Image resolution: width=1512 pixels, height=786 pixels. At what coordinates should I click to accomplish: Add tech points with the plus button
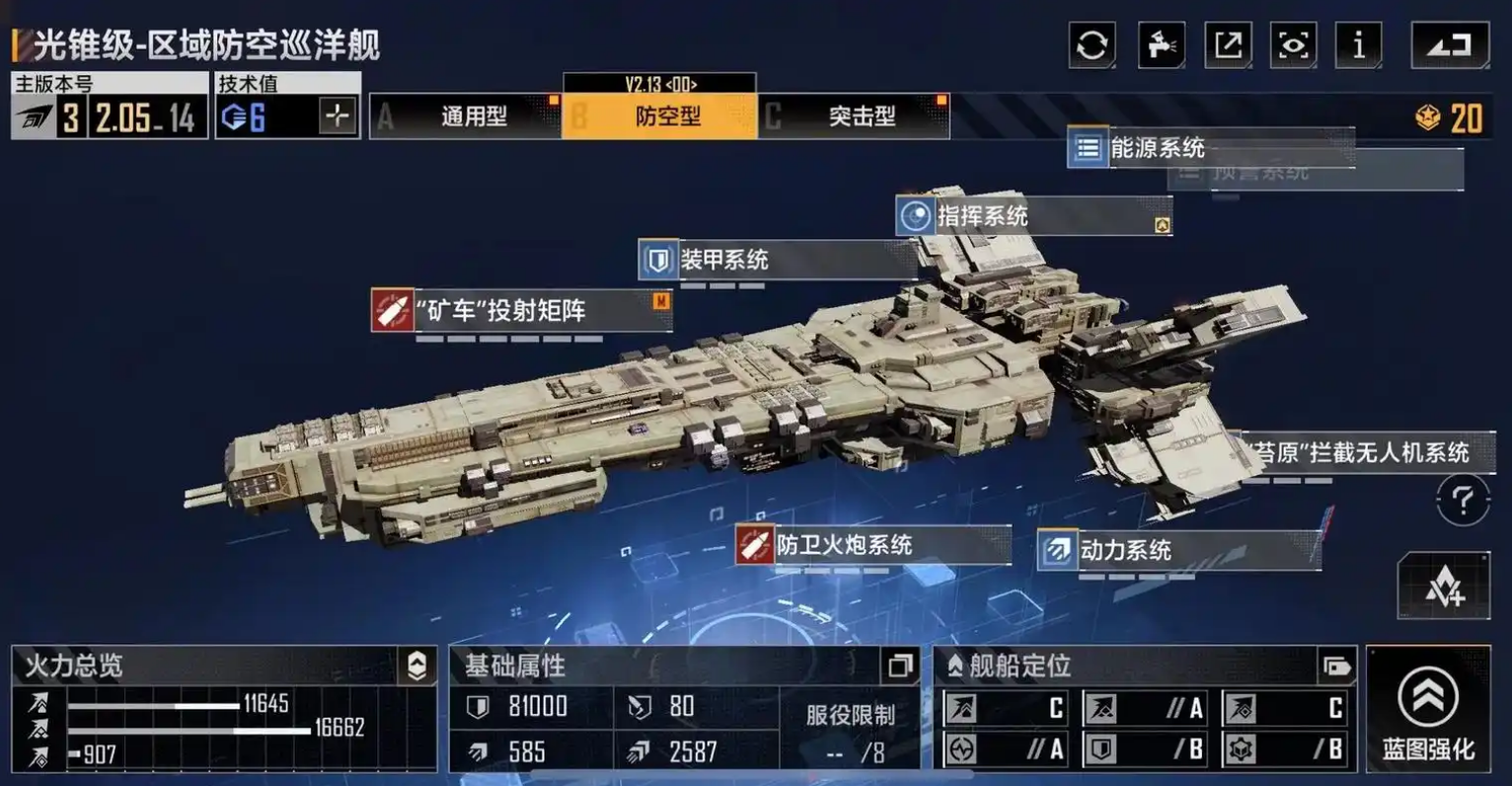337,117
